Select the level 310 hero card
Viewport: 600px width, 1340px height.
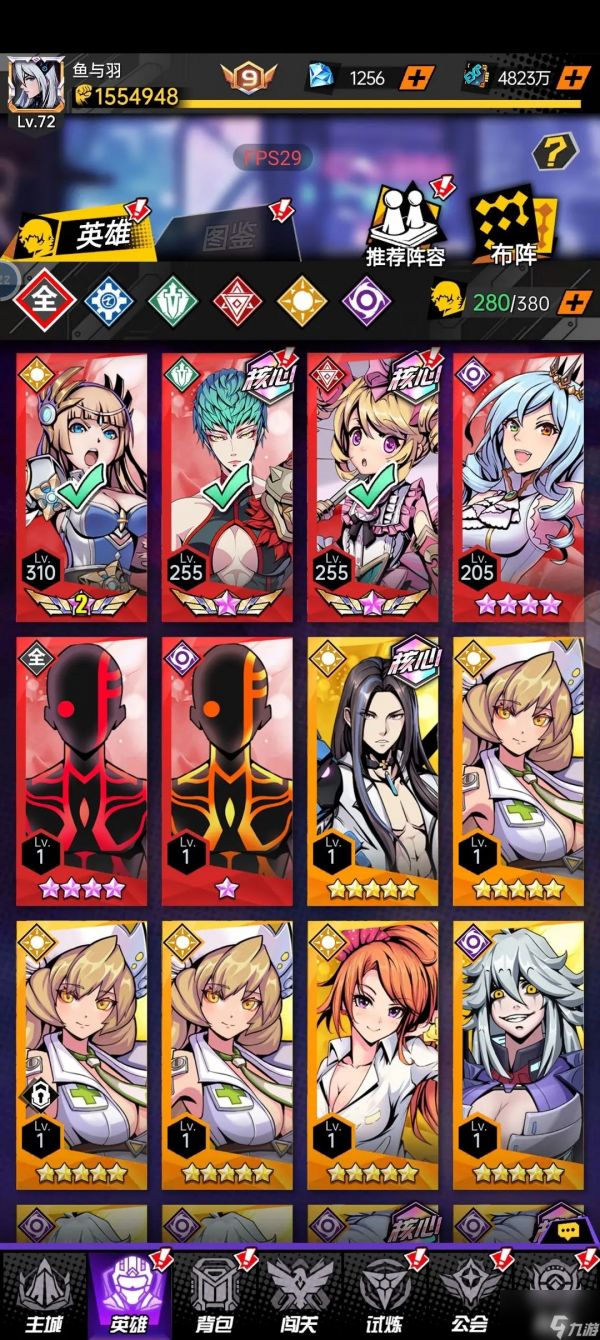point(81,487)
